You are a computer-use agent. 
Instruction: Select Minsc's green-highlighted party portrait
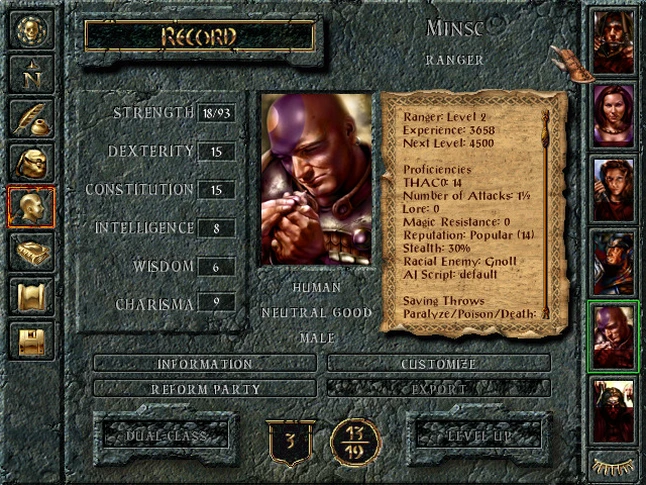tap(612, 336)
